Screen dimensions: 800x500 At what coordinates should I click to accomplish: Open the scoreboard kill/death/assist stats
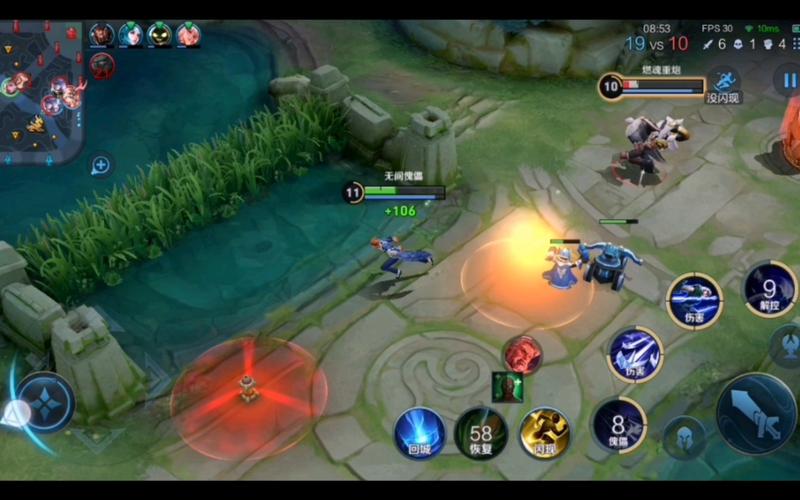tap(745, 44)
